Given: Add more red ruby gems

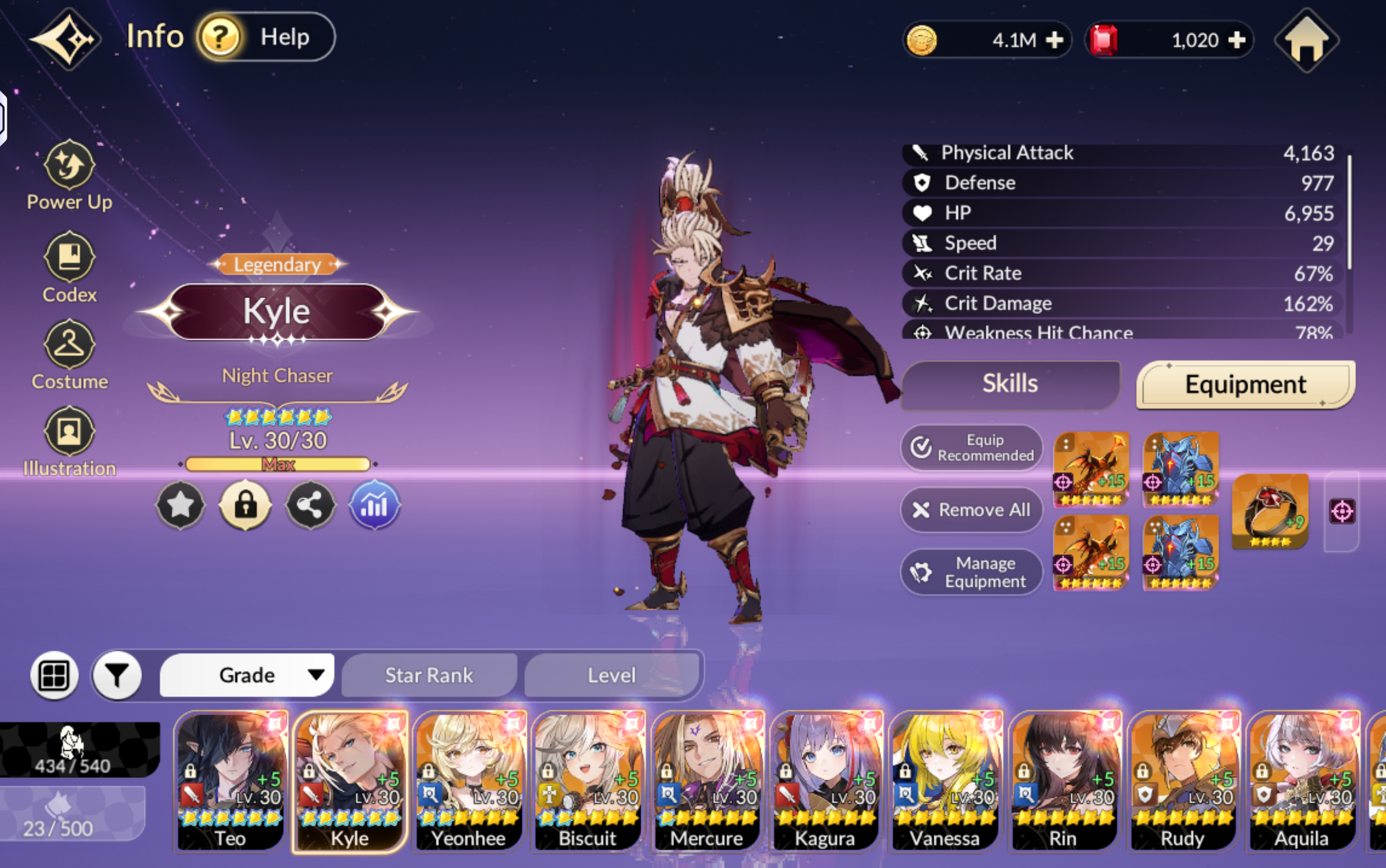Looking at the screenshot, I should point(1236,40).
